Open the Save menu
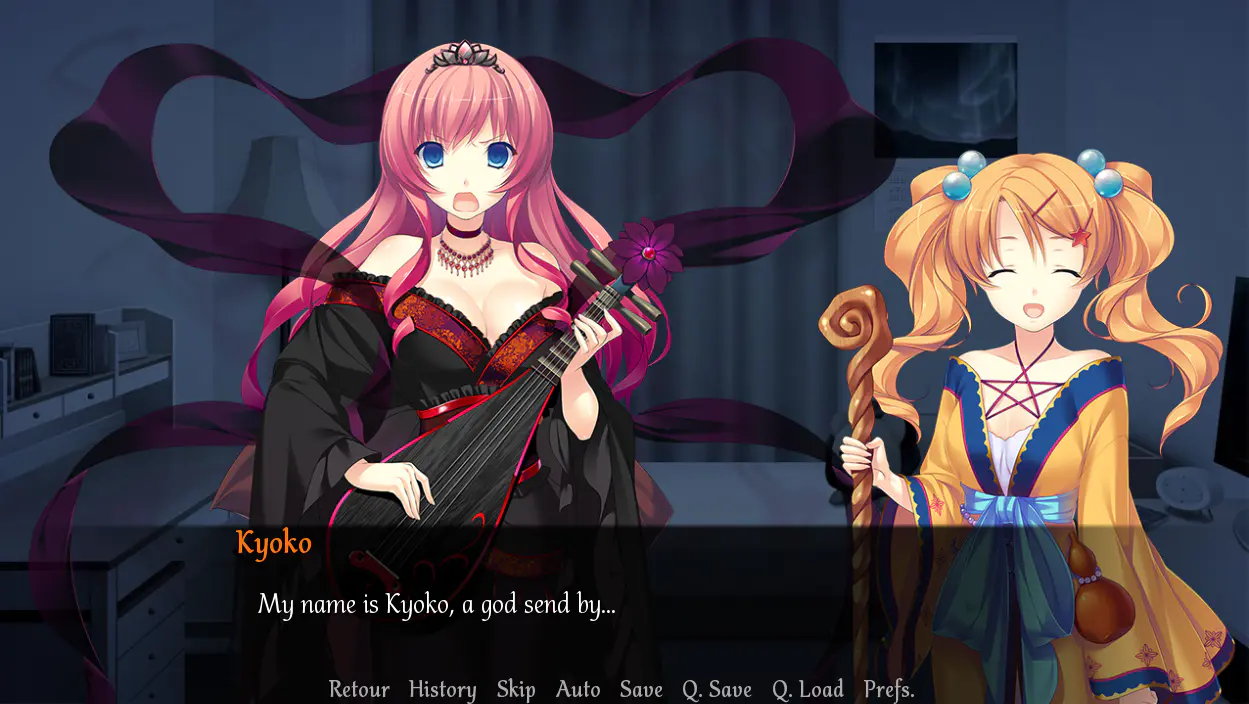Screen dimensions: 1249x704 (641, 689)
